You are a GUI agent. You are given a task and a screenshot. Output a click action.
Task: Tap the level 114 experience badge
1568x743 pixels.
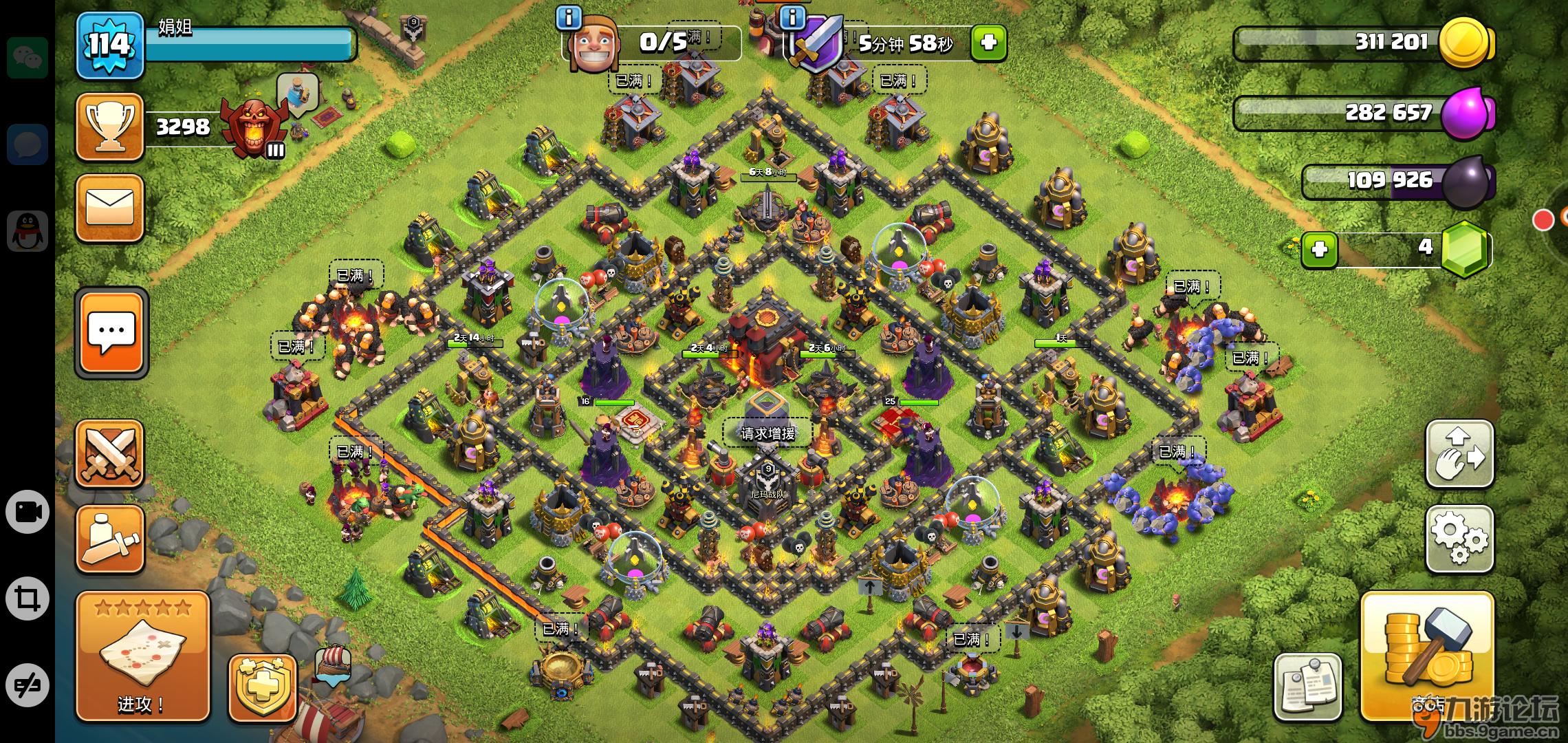coord(109,45)
